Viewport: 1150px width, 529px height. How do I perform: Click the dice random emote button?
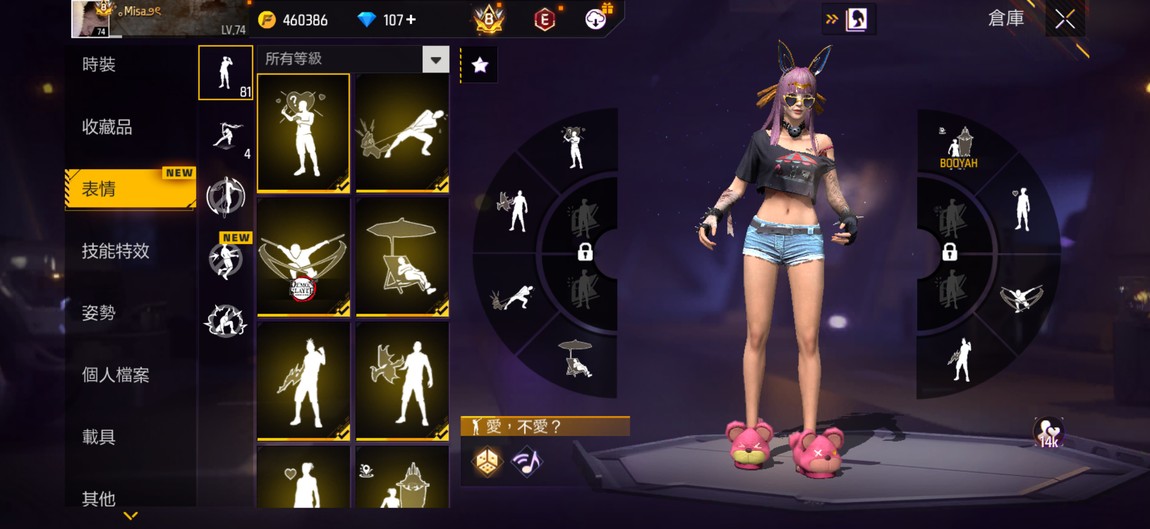(x=487, y=462)
